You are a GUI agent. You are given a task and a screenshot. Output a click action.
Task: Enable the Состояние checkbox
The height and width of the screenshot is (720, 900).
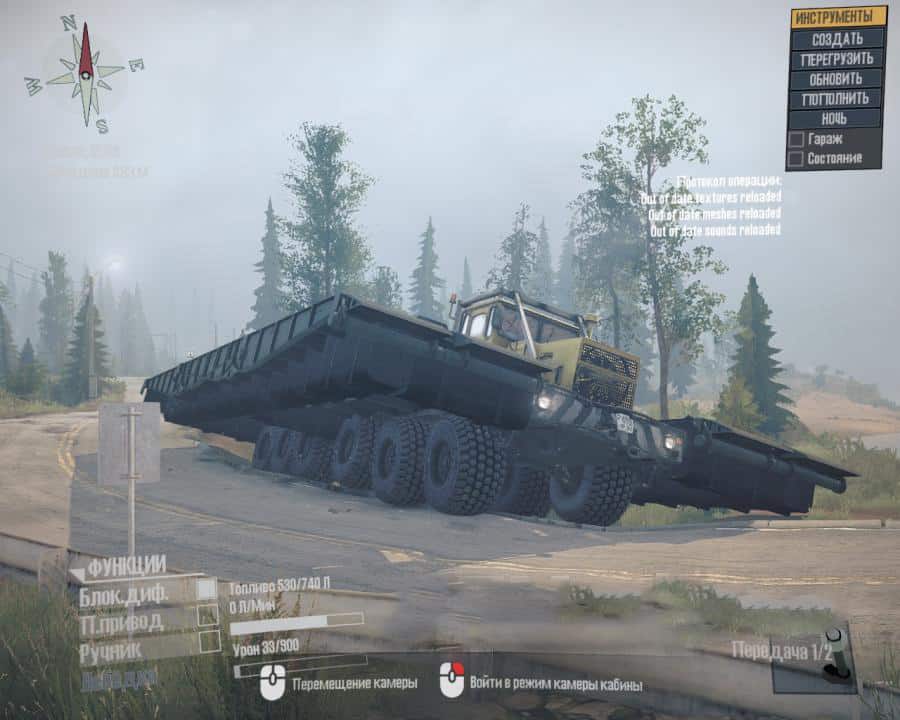(796, 158)
